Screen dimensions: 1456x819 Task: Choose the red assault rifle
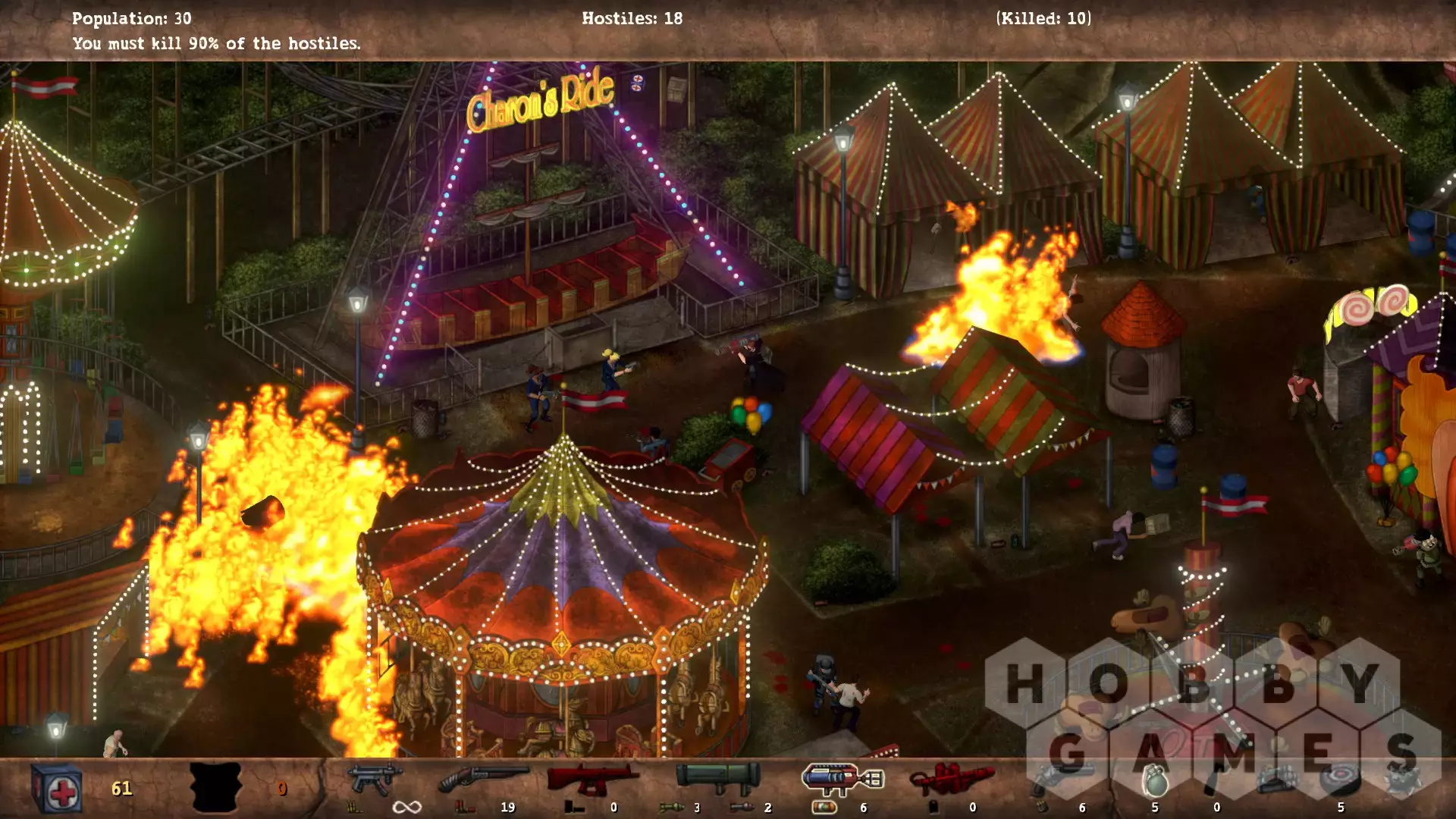tap(592, 778)
